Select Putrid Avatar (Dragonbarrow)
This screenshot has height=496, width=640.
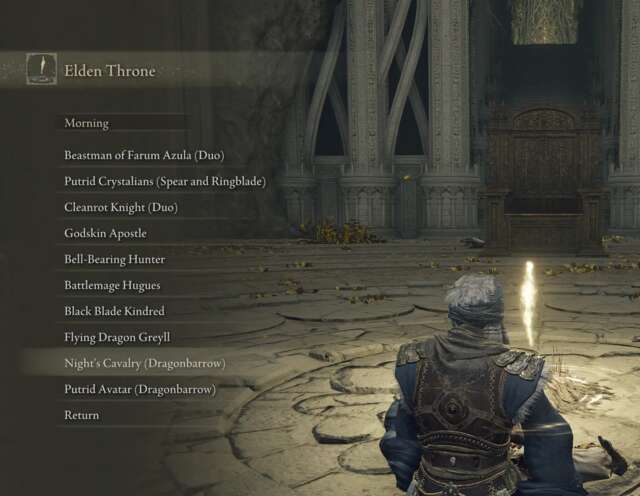(140, 389)
